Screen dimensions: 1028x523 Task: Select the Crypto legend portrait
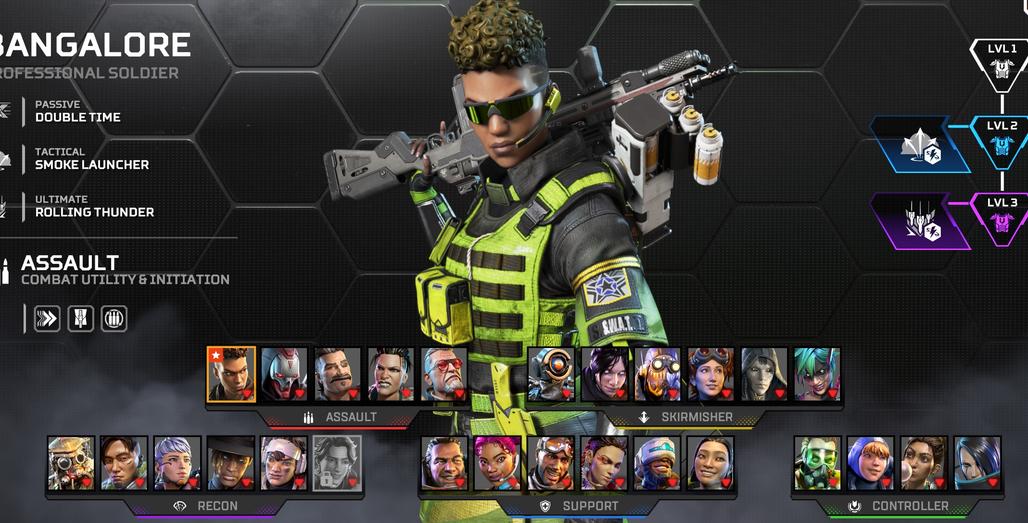pyautogui.click(x=125, y=463)
